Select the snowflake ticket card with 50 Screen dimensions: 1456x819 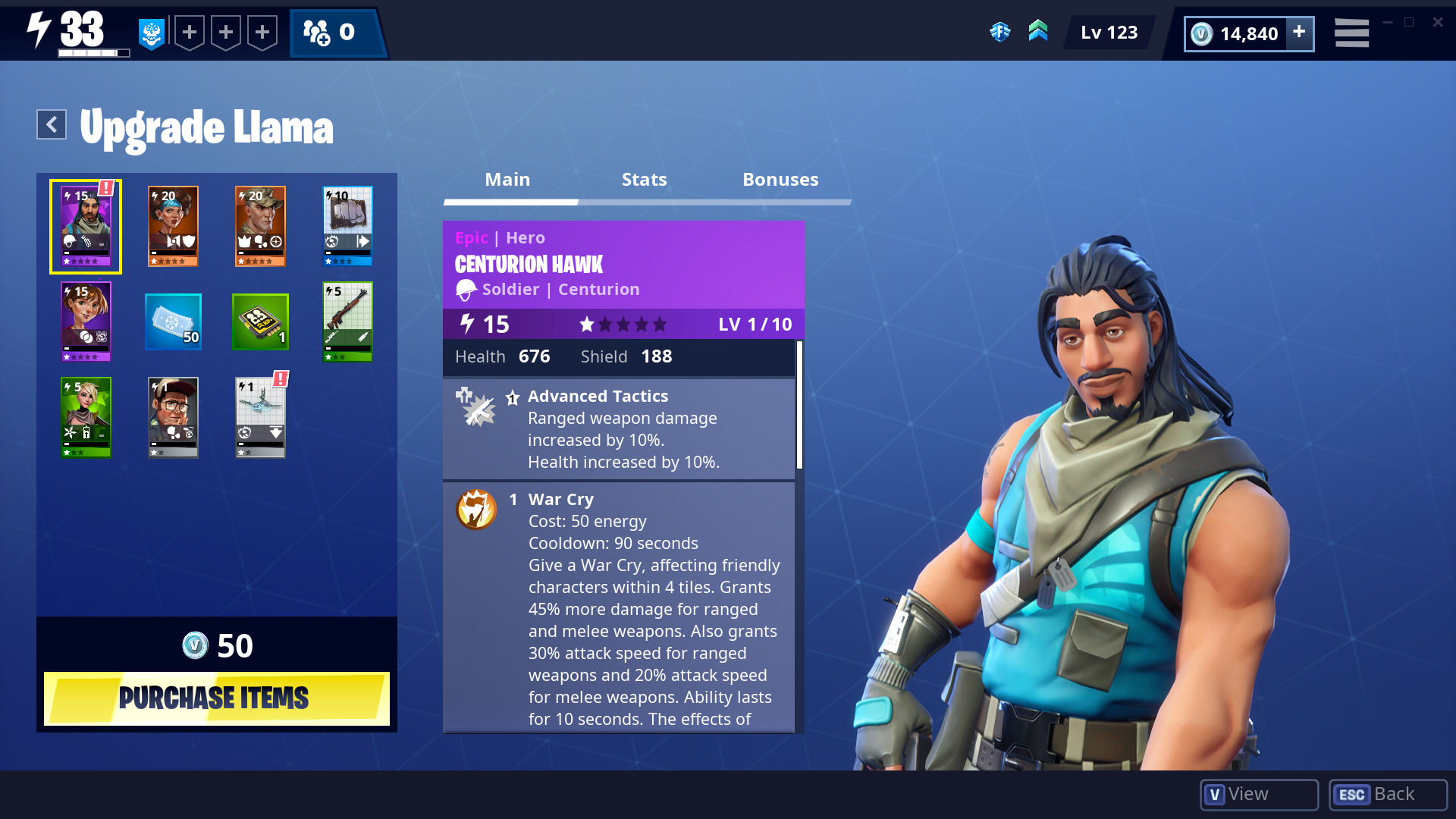[173, 322]
